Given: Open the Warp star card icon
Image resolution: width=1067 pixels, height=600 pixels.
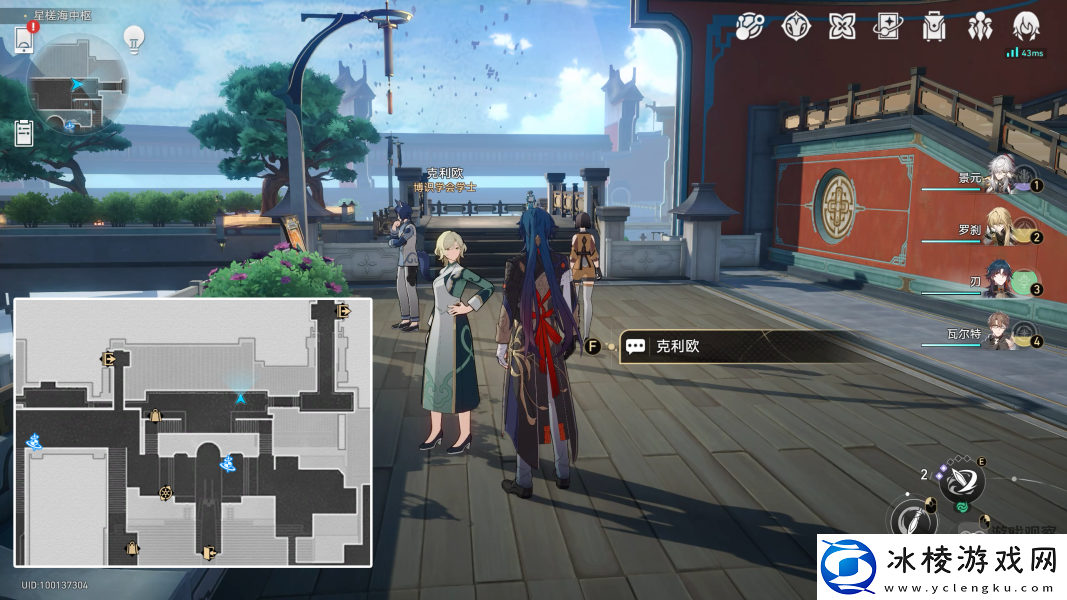Looking at the screenshot, I should (888, 27).
